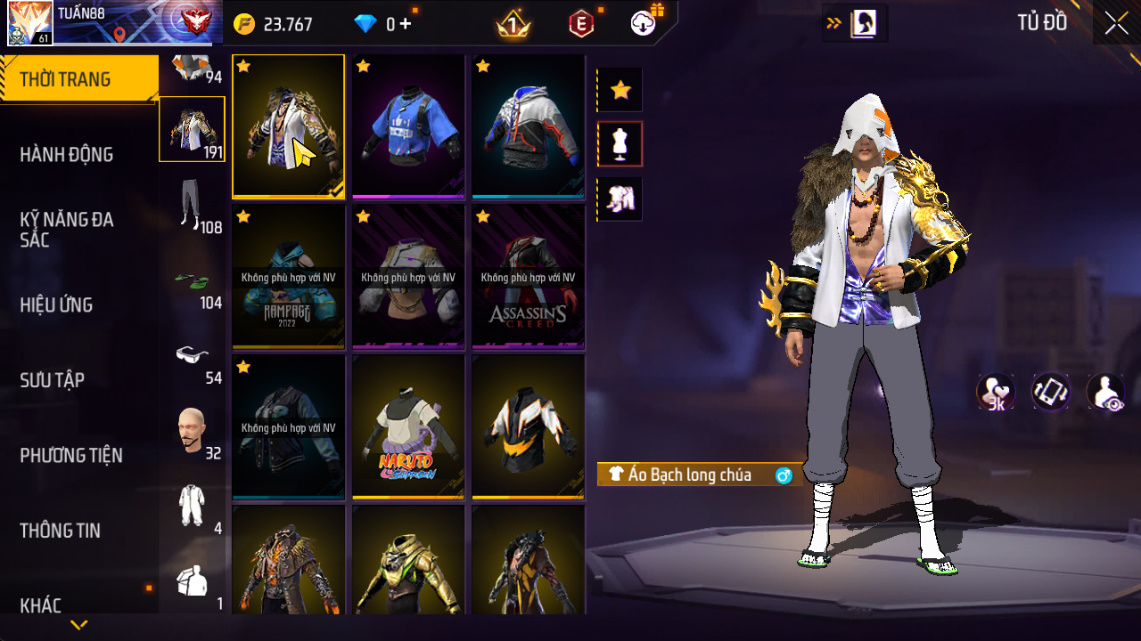1141x641 pixels.
Task: Select the KỸ NĂNG ĐA SẮC tab
Action: coord(67,229)
